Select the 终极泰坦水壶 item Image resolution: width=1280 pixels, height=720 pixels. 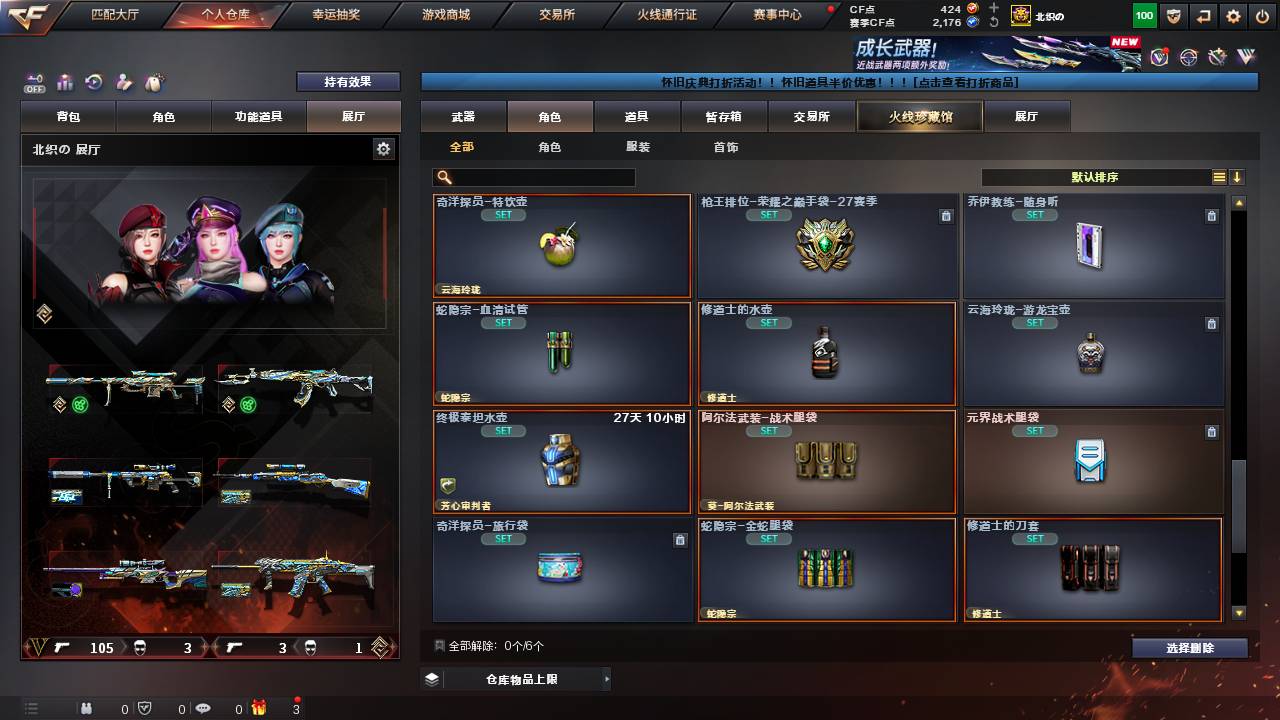(561, 462)
